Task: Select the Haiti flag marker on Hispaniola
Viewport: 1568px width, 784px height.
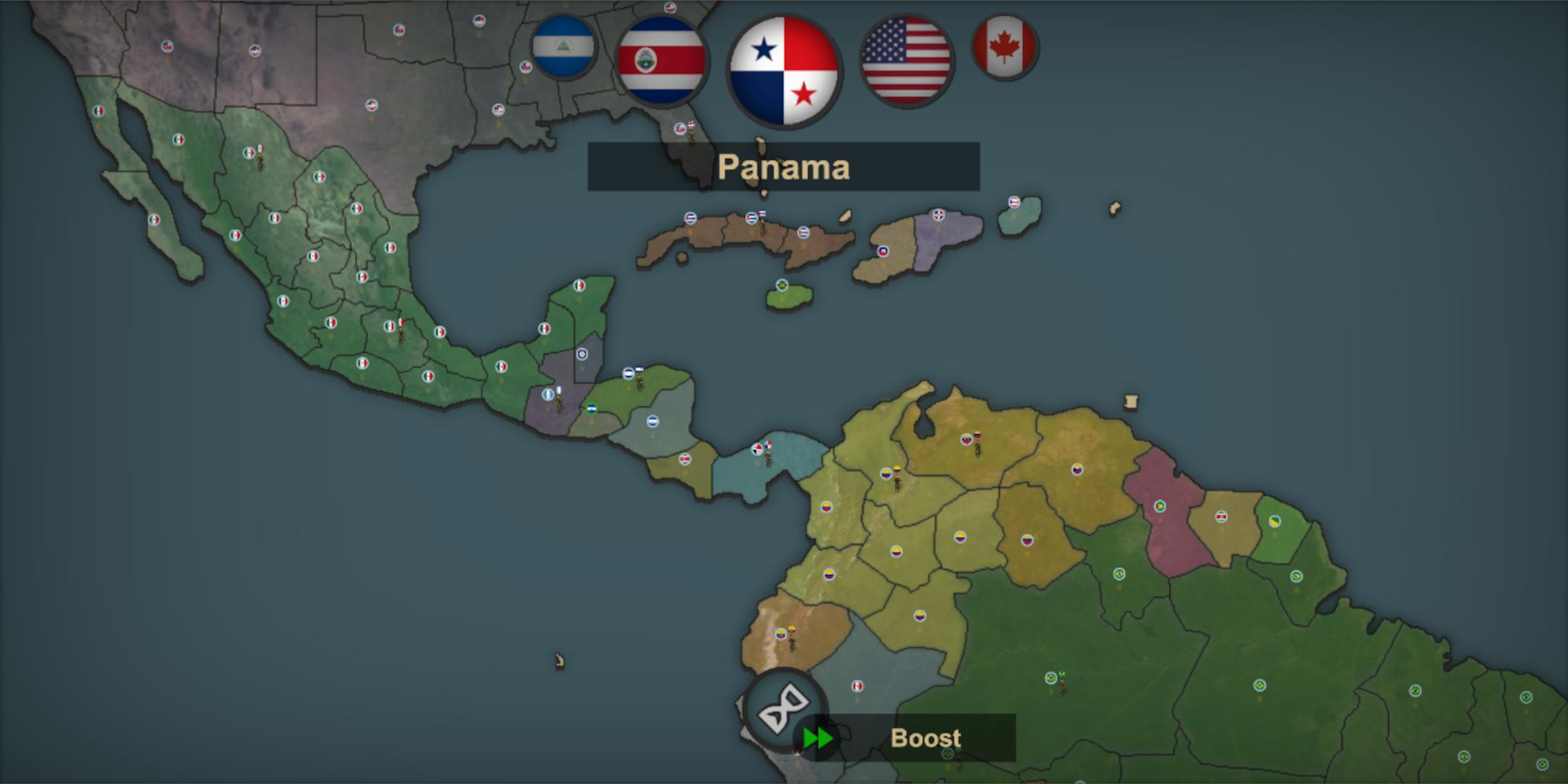Action: [883, 253]
